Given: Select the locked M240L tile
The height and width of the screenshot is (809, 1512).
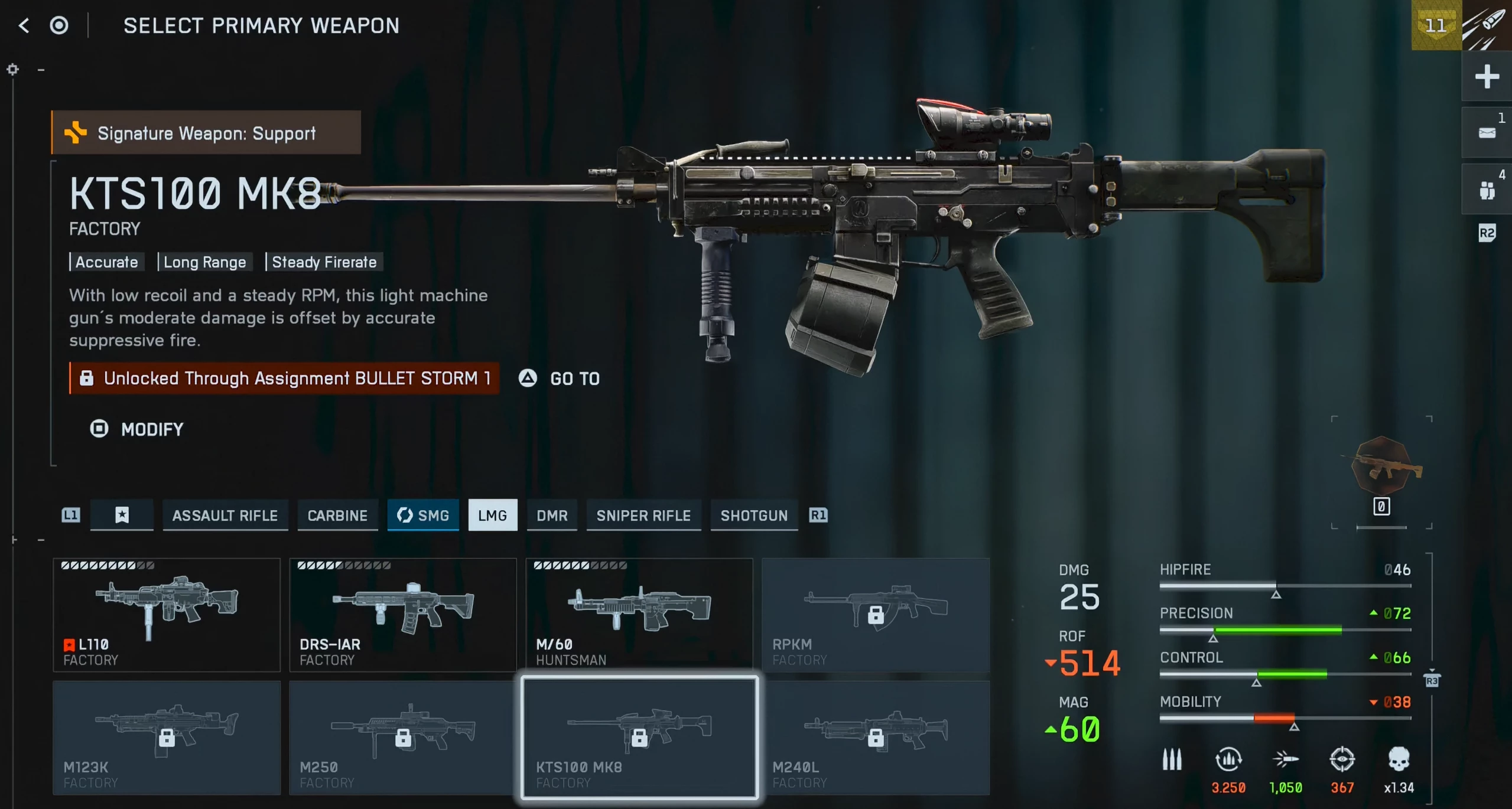Looking at the screenshot, I should pos(876,738).
